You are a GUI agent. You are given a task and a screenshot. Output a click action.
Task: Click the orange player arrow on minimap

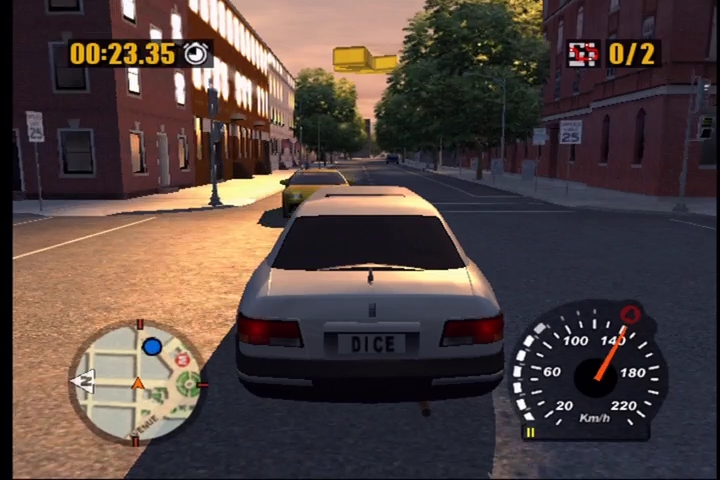tap(138, 382)
